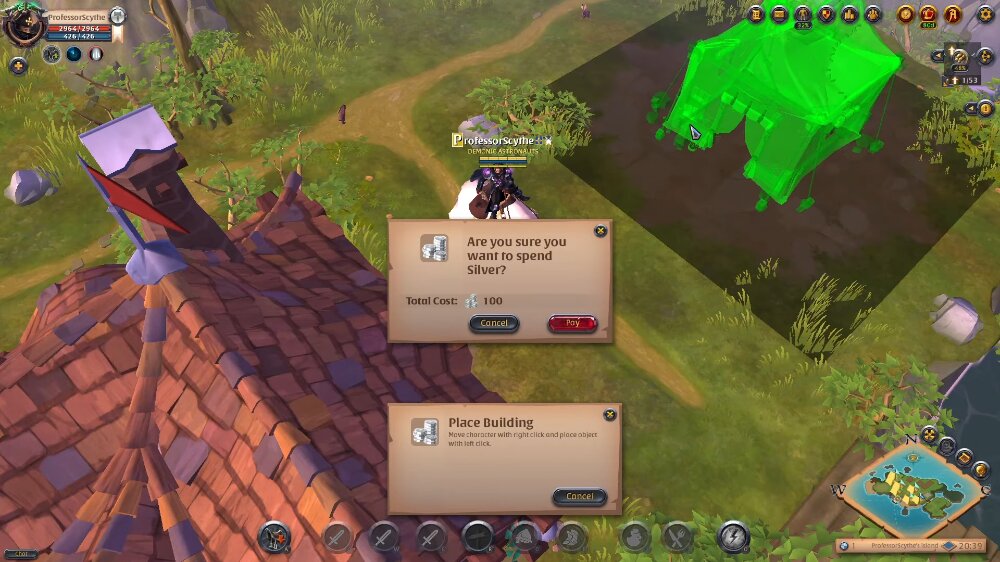
Task: Click the mount horse ability icon
Action: pyautogui.click(x=274, y=537)
